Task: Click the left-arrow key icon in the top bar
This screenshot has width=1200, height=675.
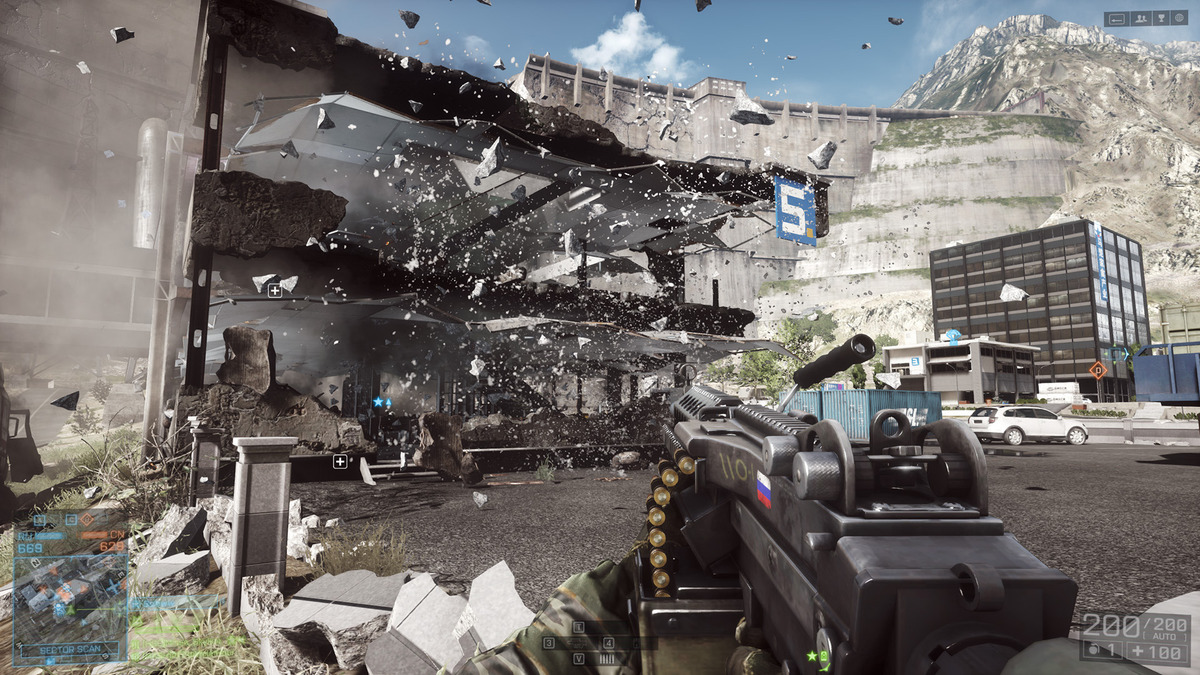Action: pos(1118,18)
